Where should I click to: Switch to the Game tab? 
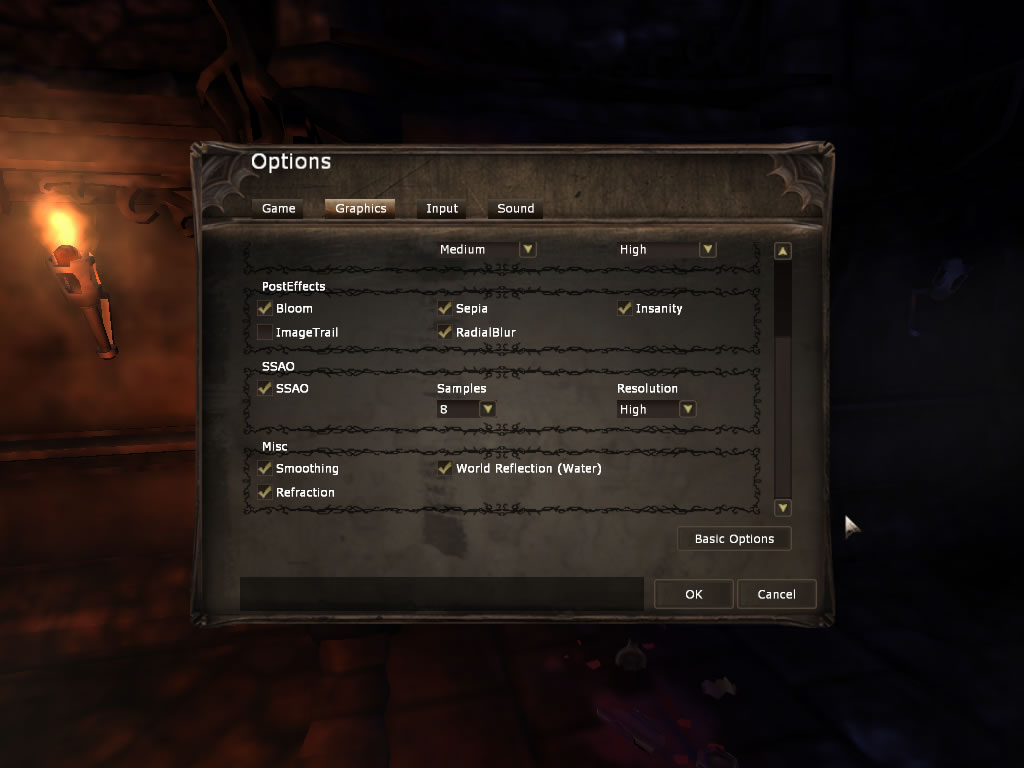tap(278, 209)
